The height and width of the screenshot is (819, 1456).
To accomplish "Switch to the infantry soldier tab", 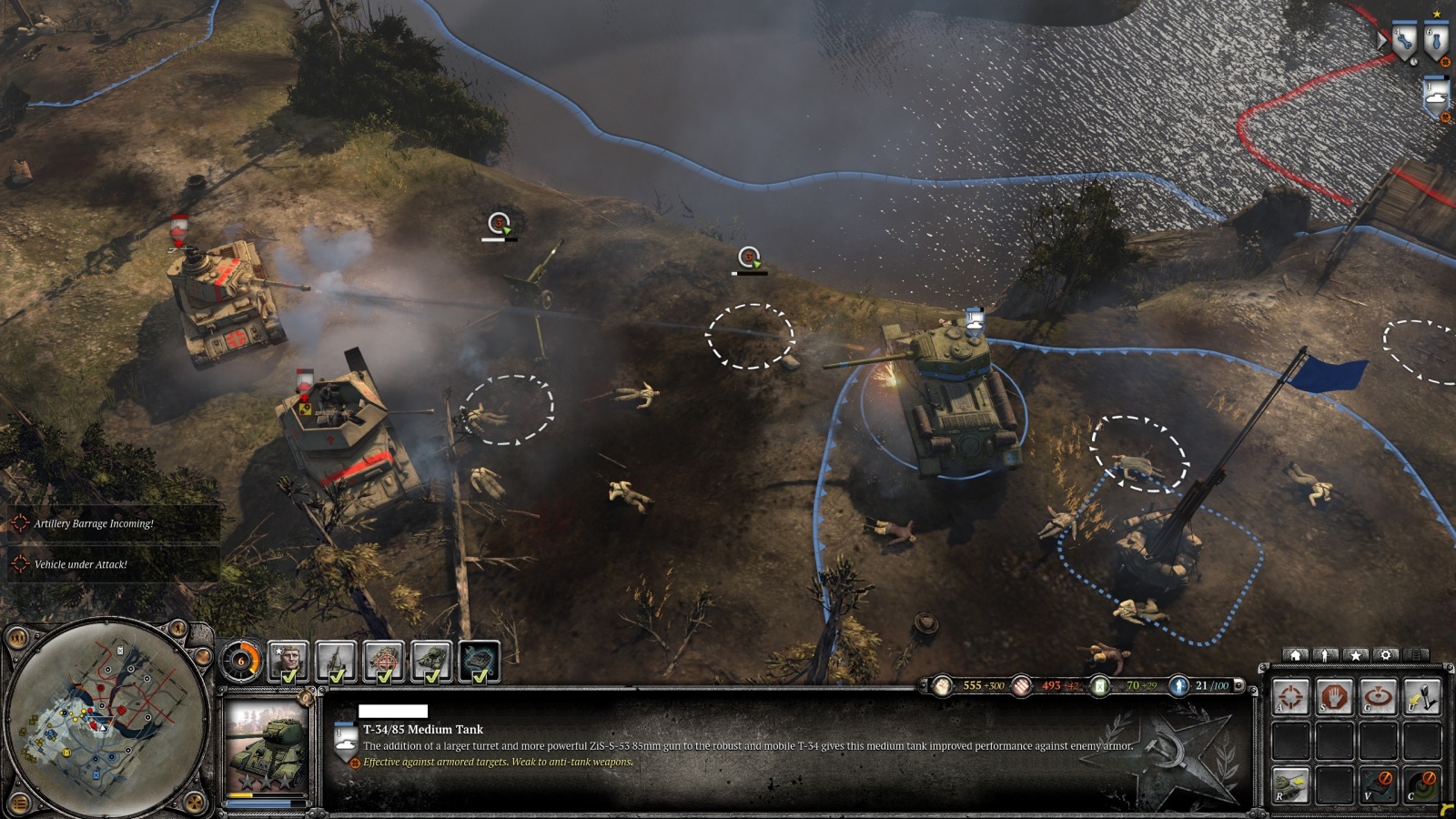I will point(1326,655).
